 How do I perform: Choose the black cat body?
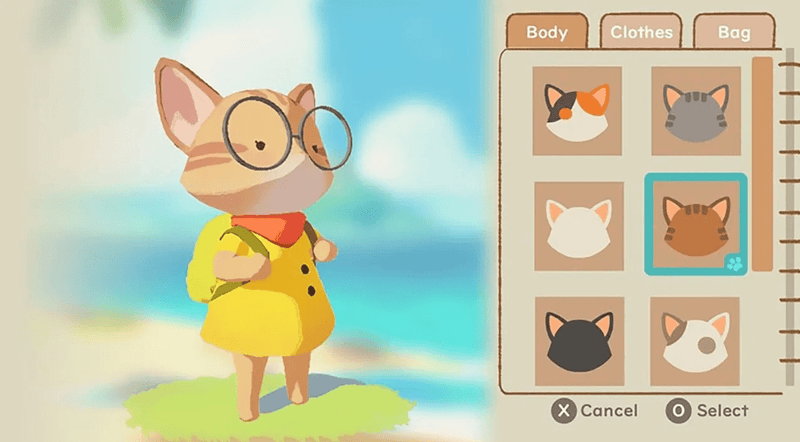[x=577, y=340]
